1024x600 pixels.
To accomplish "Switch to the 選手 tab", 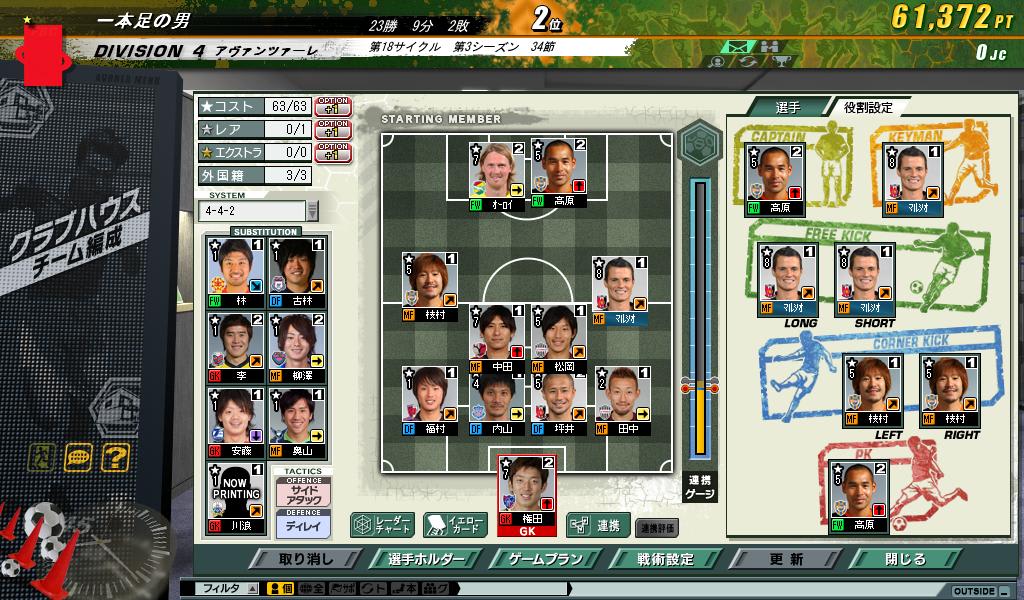I will [788, 107].
